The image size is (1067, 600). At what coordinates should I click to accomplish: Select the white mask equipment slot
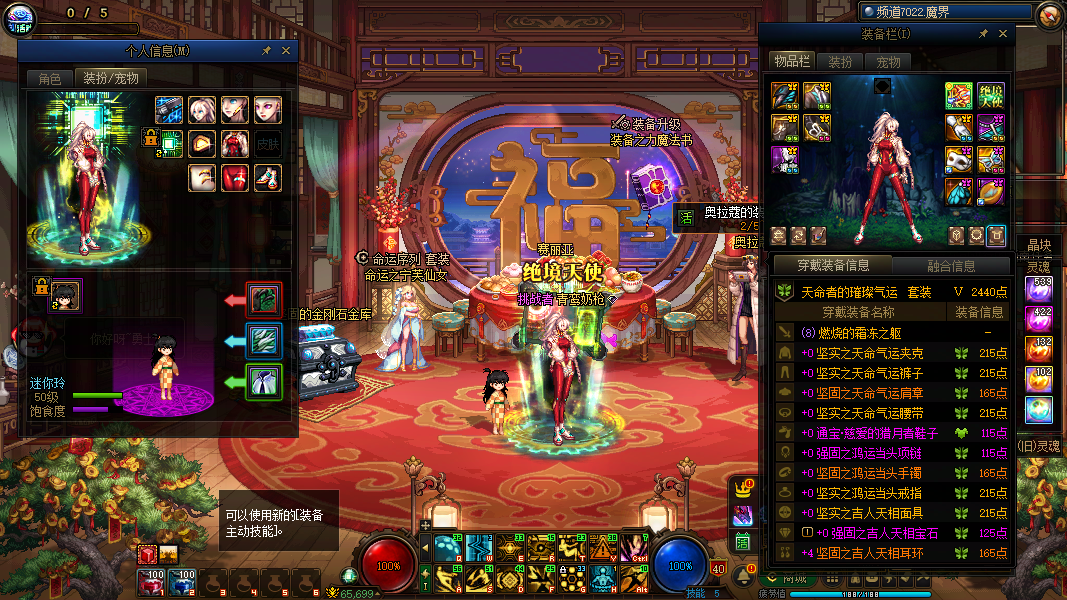[961, 159]
